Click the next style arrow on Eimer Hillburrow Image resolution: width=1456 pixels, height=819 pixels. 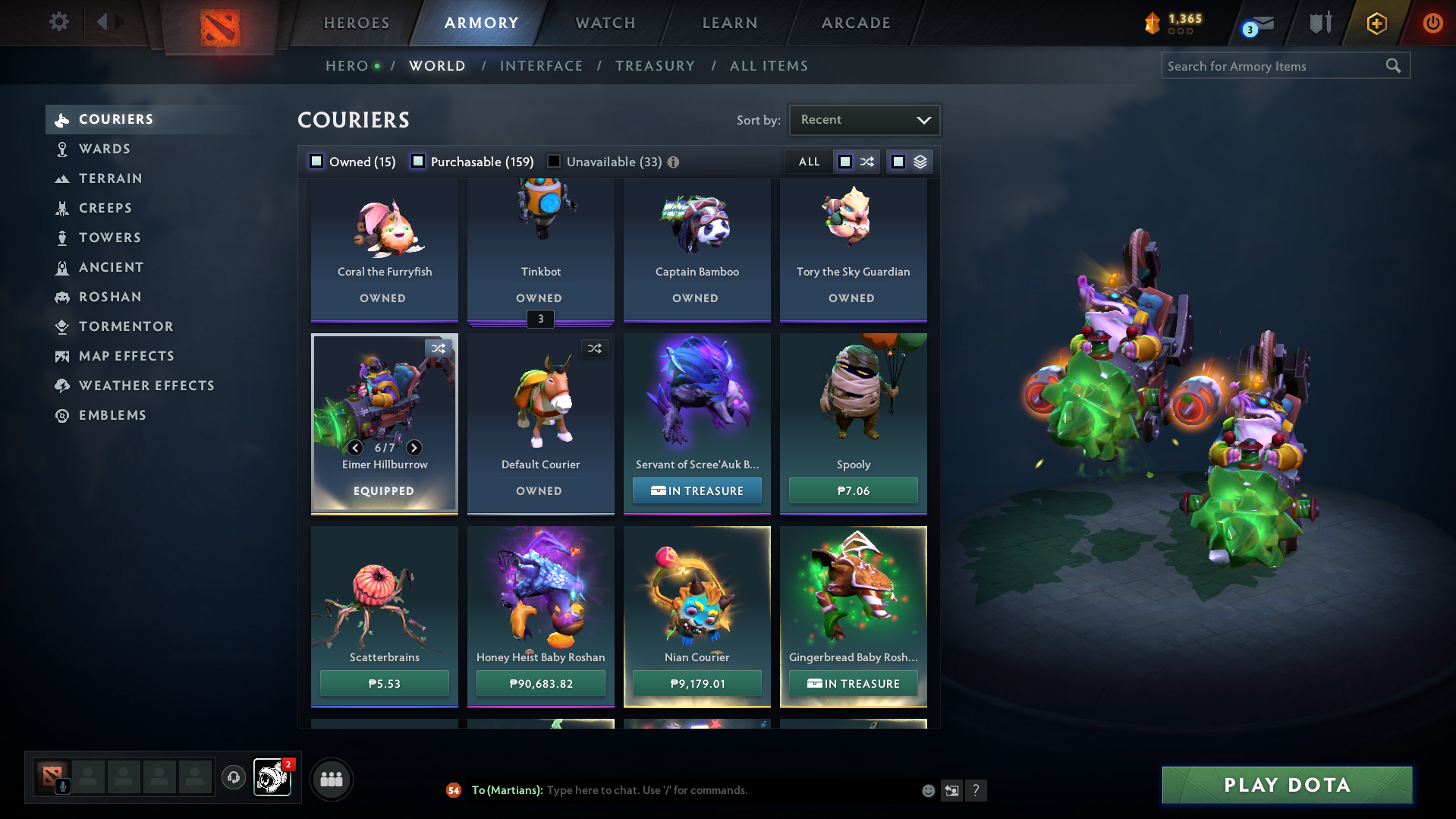414,448
